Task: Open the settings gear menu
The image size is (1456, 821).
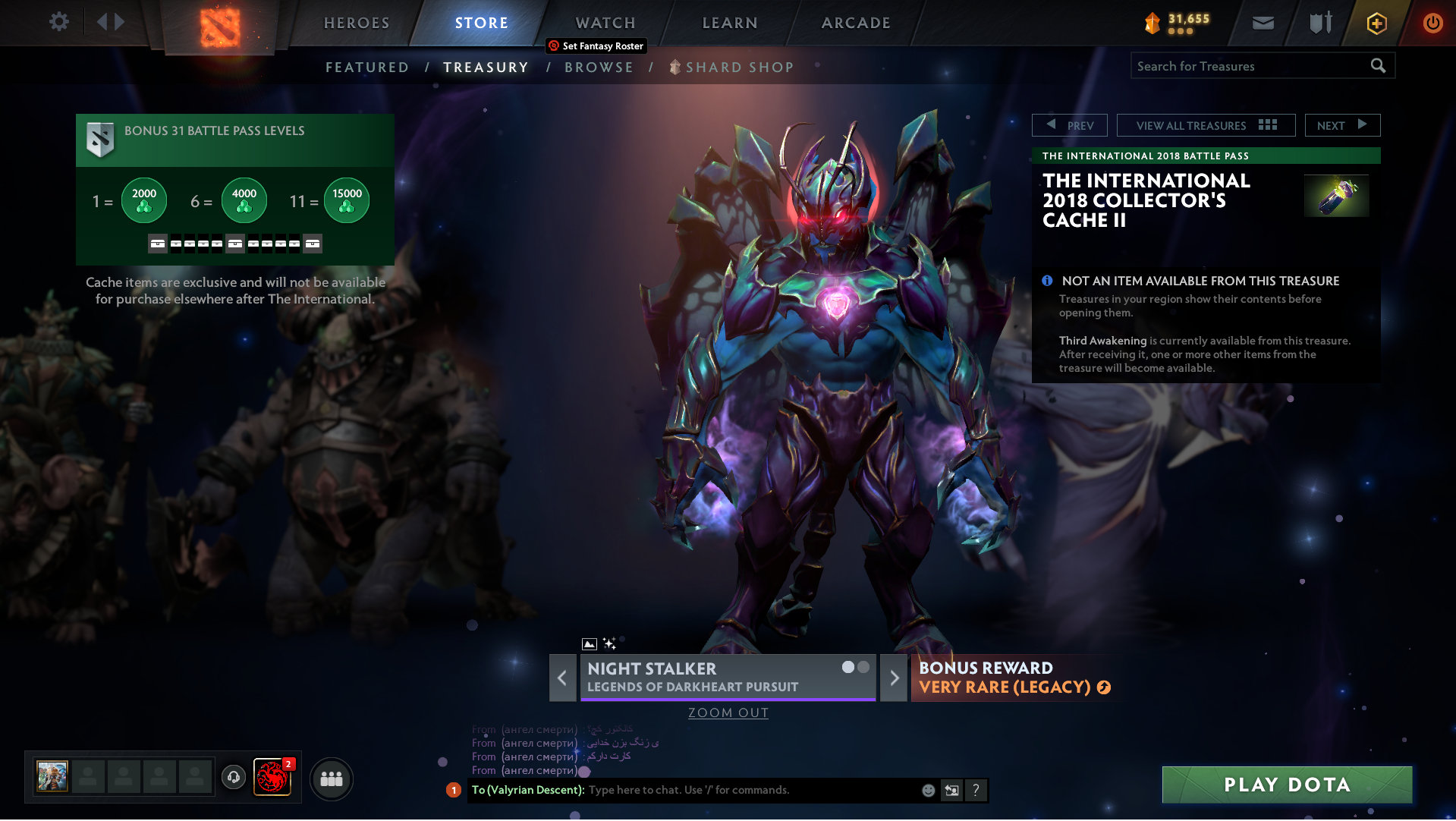Action: coord(58,22)
